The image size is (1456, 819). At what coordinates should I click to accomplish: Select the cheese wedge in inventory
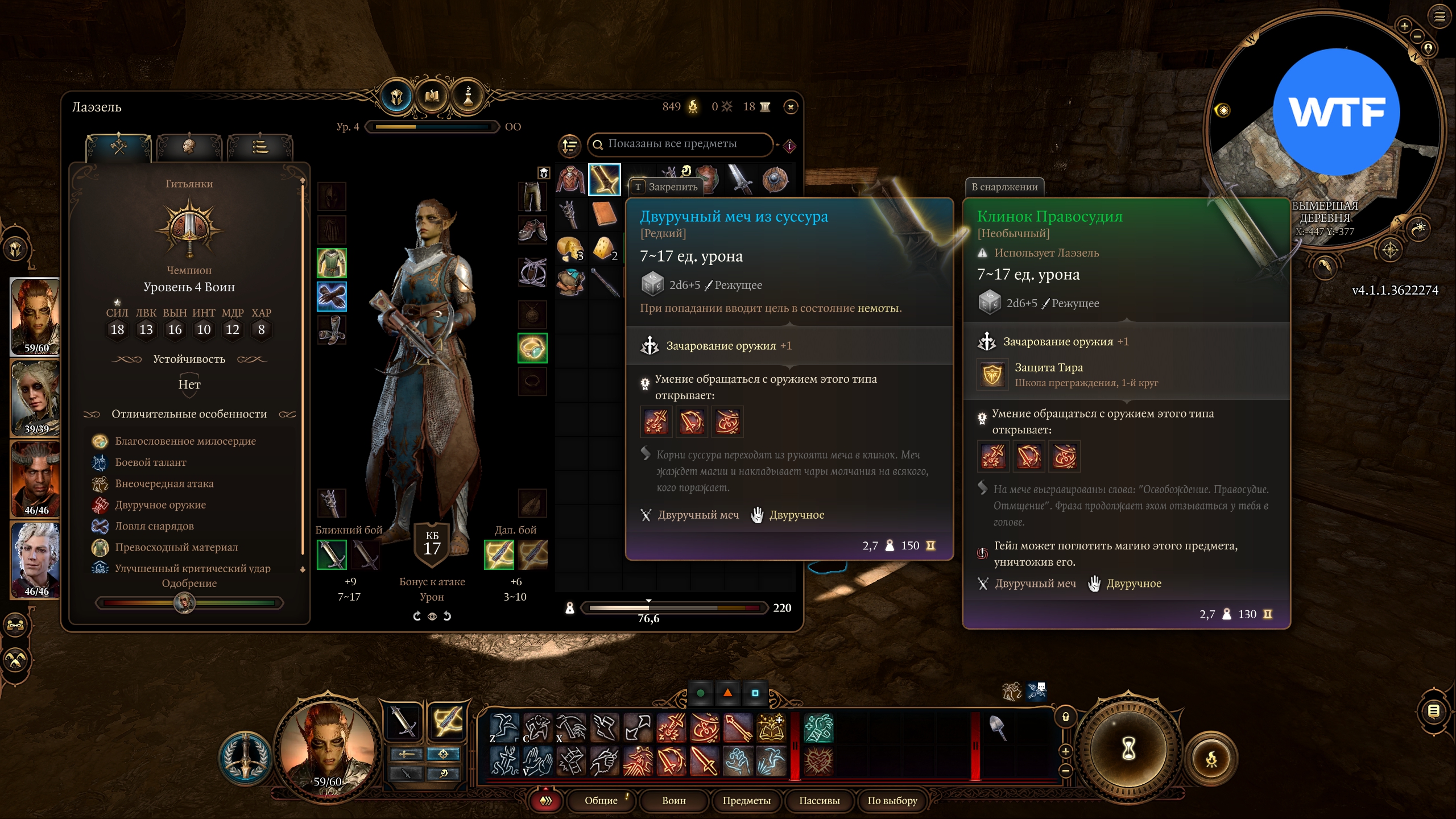[x=604, y=249]
